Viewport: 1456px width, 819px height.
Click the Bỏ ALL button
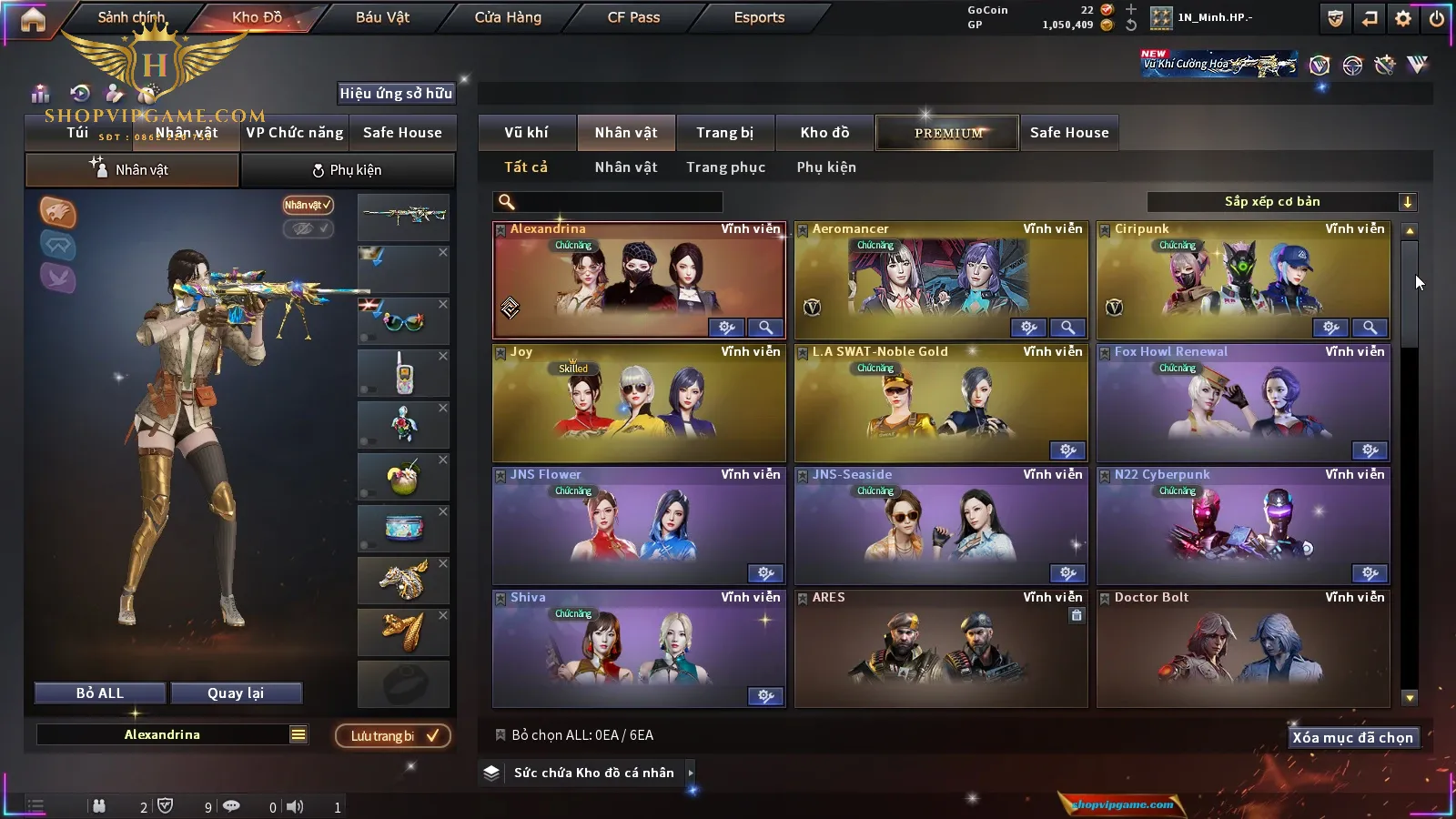100,693
